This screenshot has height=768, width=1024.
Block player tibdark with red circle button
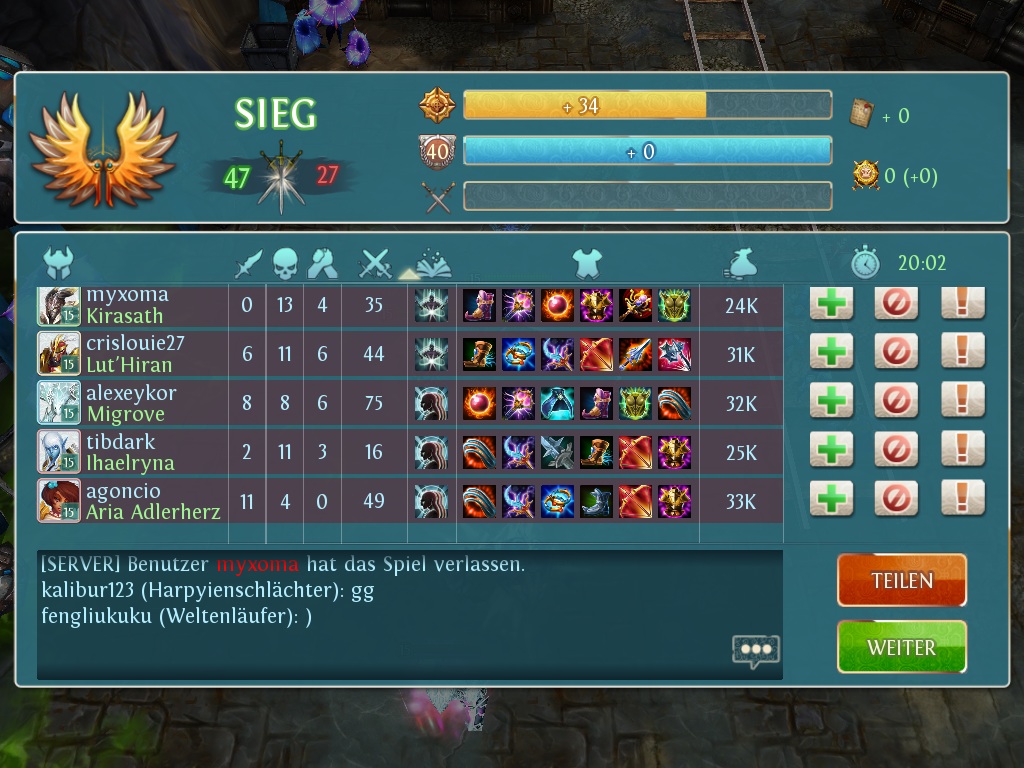[896, 451]
